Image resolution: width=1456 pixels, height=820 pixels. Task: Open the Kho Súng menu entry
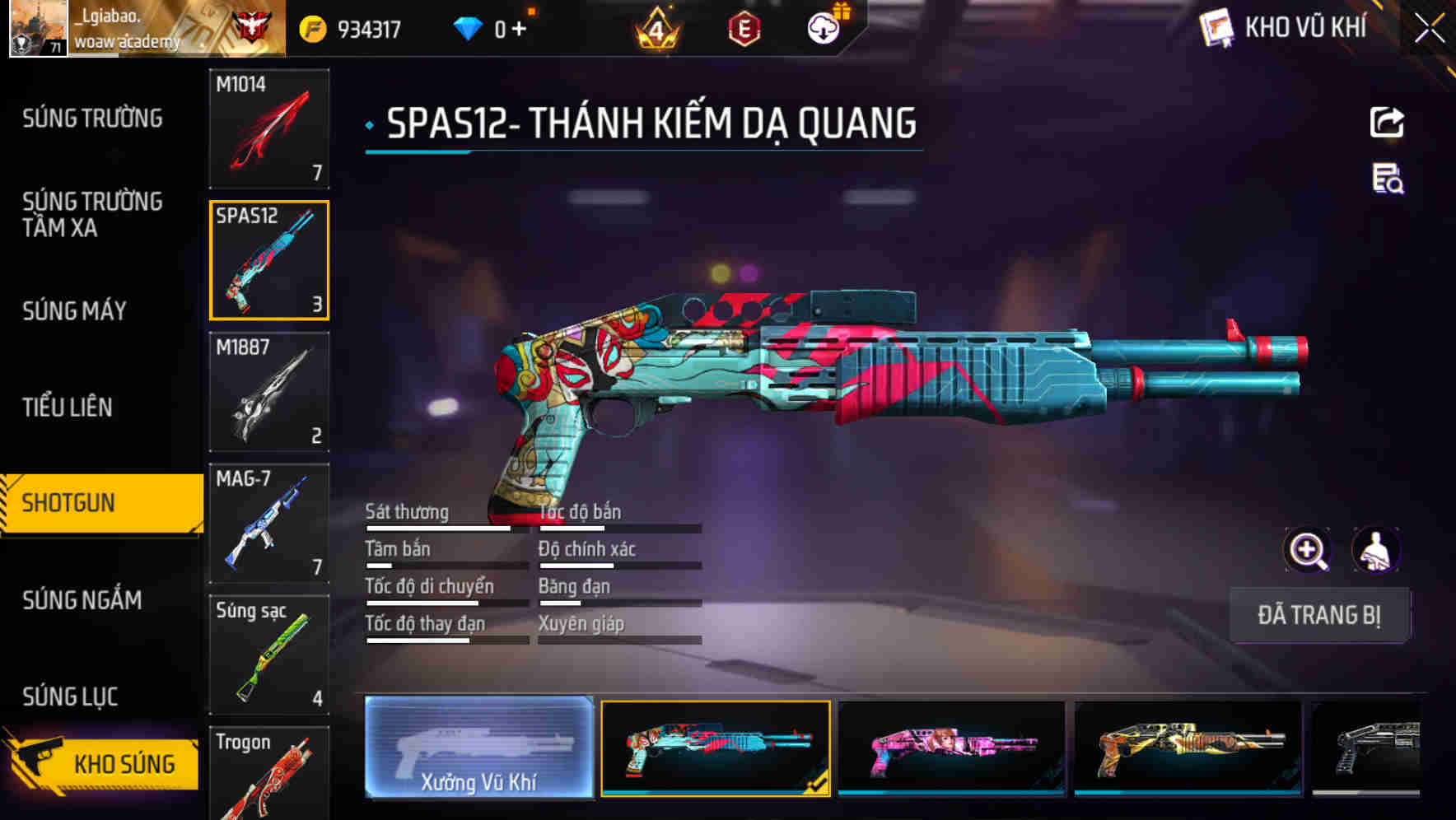(x=125, y=762)
